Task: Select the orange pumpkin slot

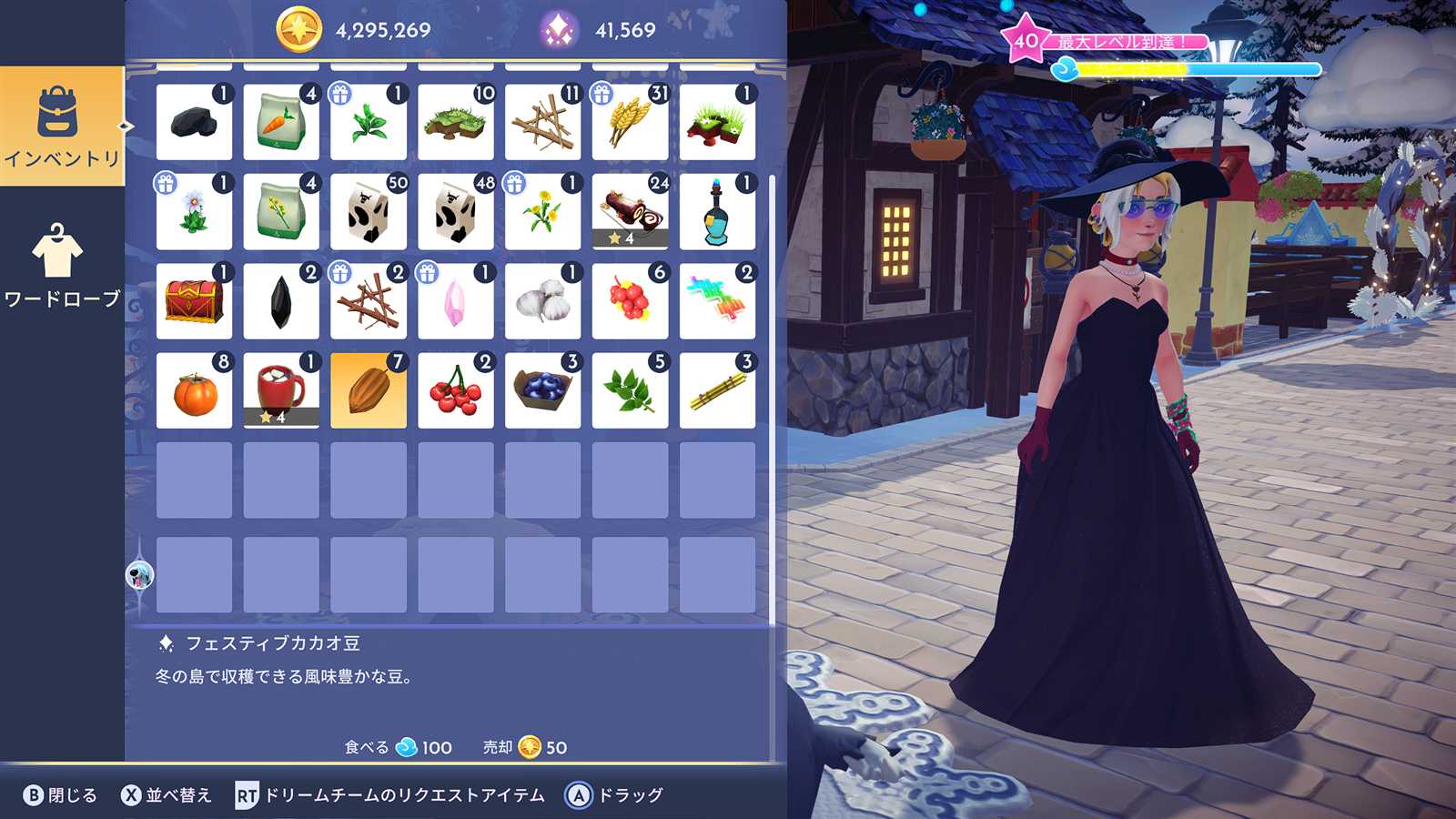Action: [194, 390]
